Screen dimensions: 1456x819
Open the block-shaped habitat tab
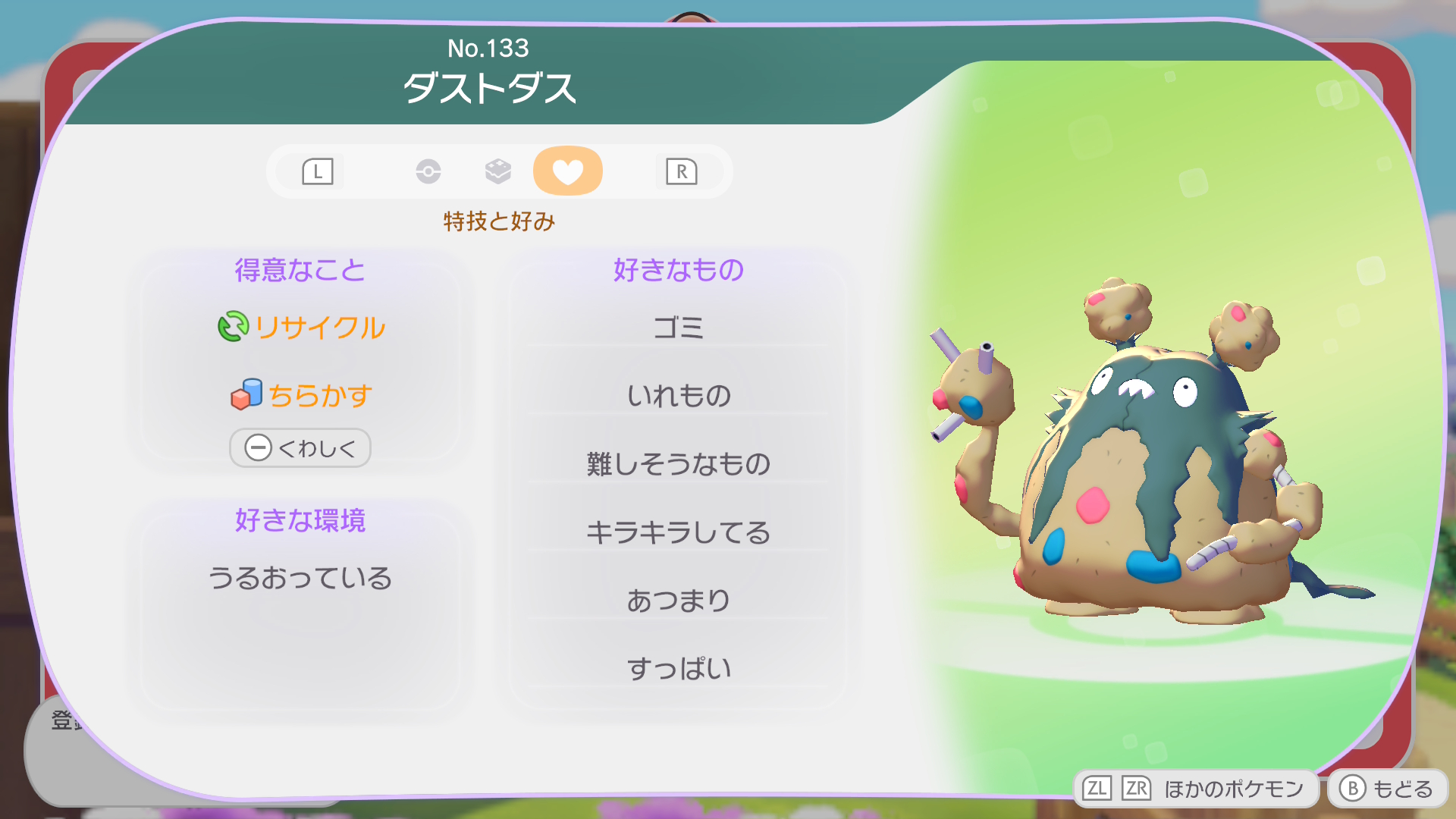[x=497, y=171]
